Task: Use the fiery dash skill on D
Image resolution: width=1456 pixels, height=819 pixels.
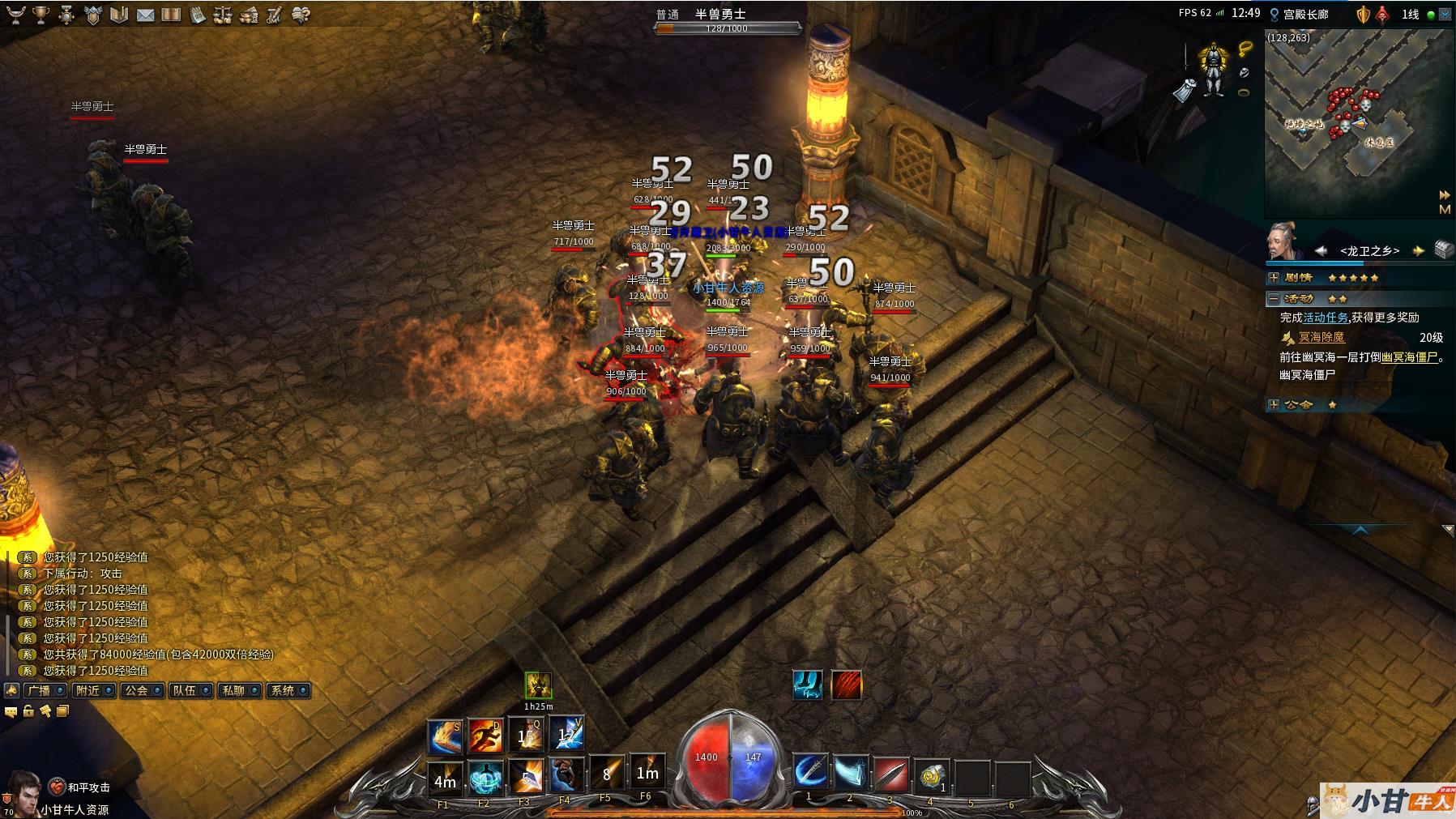Action: point(485,736)
